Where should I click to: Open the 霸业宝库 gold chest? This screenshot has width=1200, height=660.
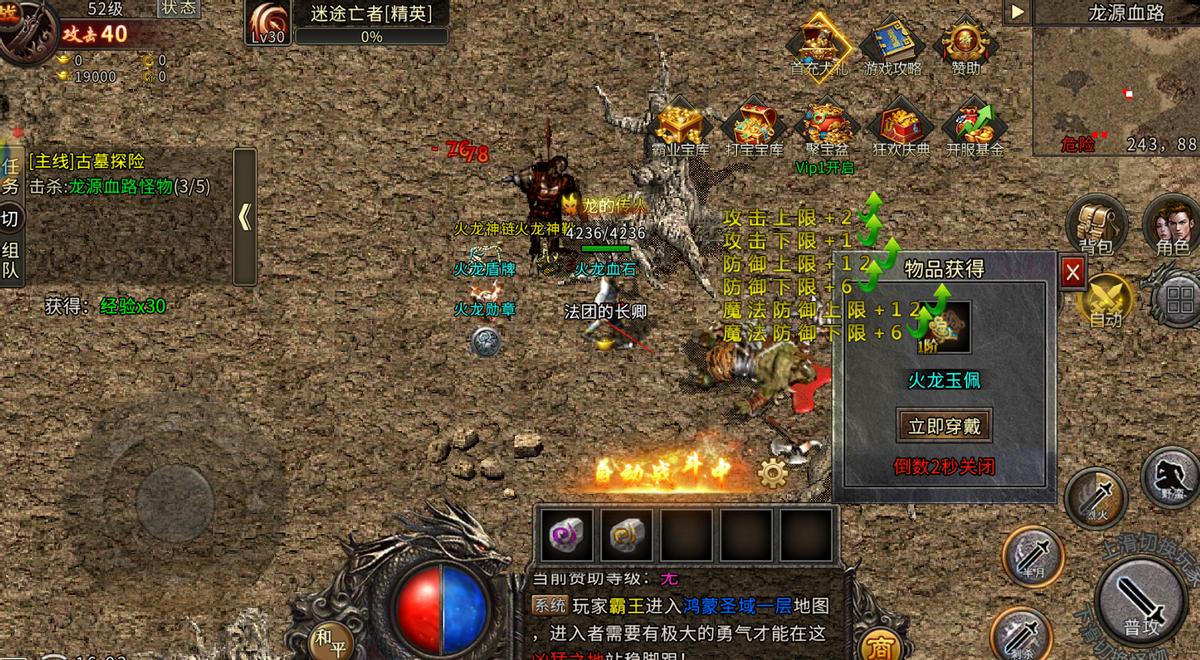coord(682,128)
